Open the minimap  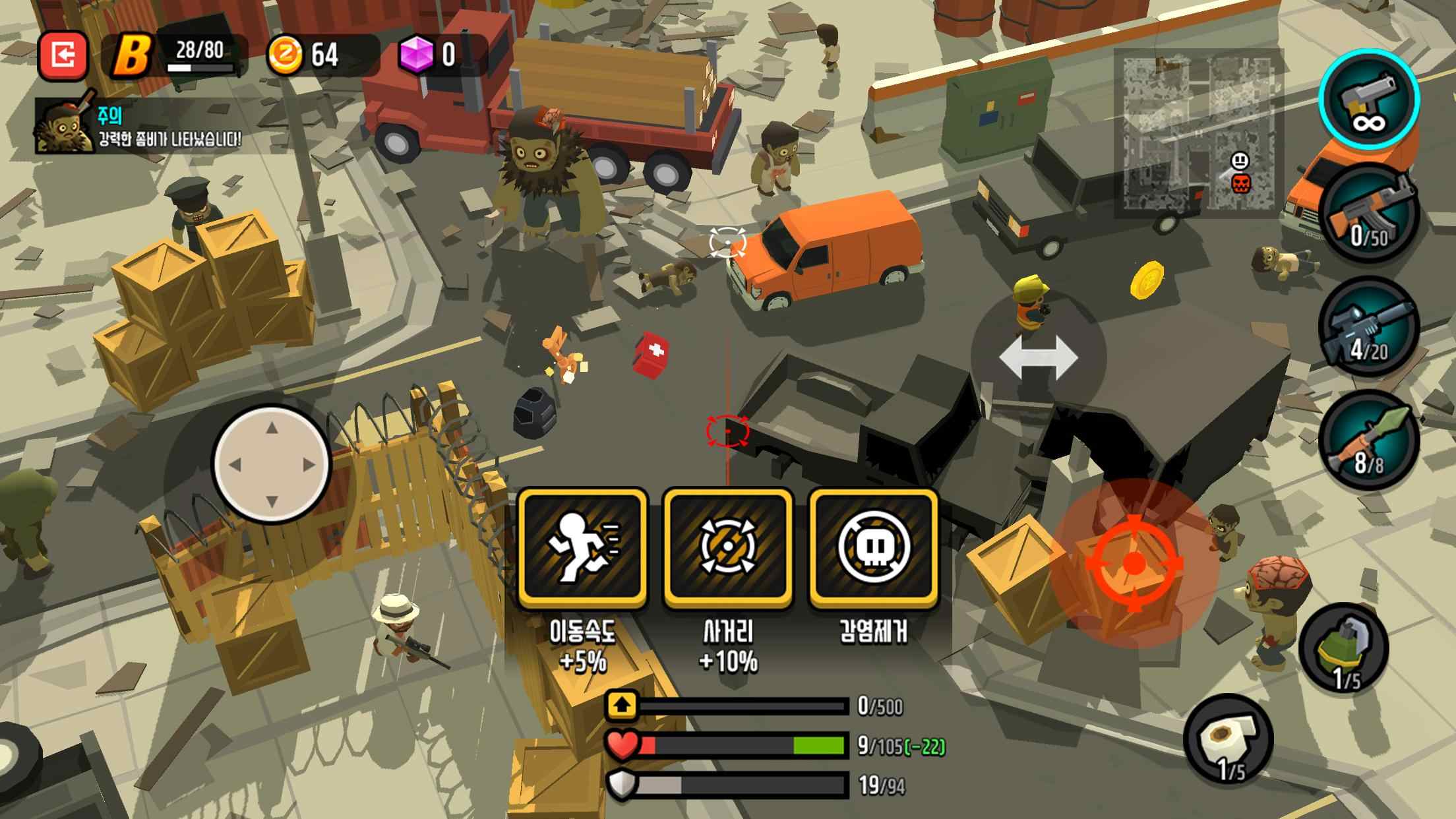coord(1199,135)
